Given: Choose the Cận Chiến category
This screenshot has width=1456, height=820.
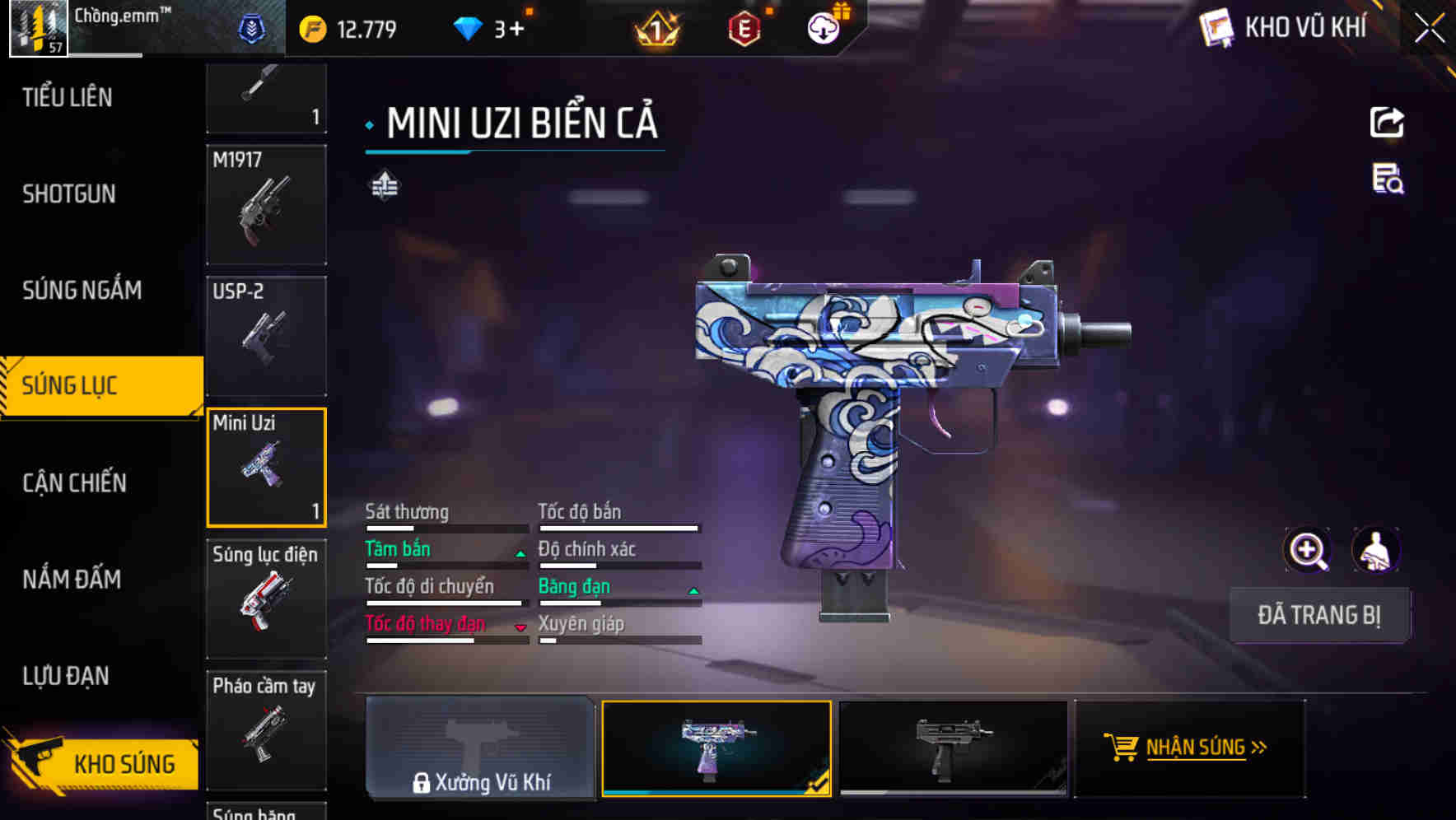Looking at the screenshot, I should (x=74, y=482).
